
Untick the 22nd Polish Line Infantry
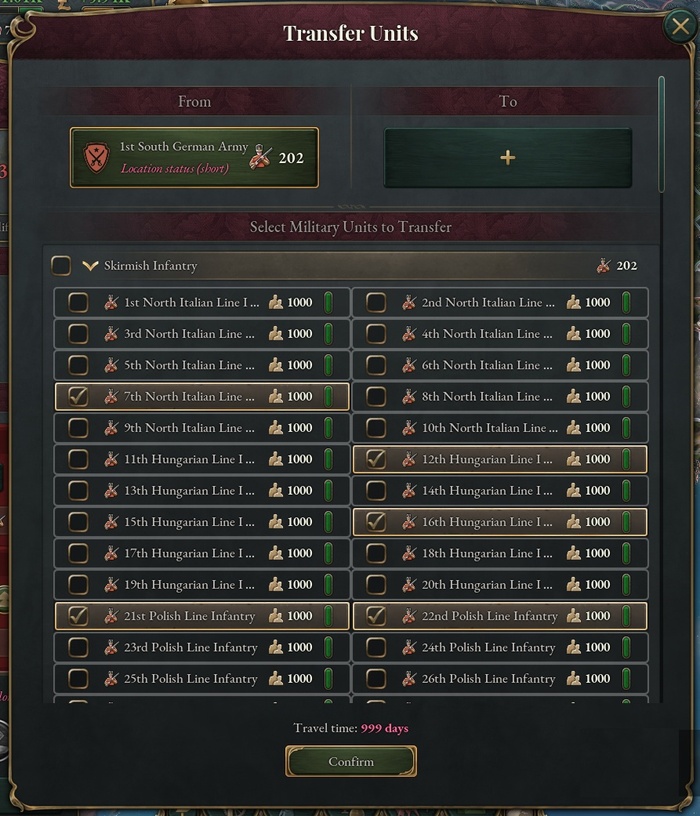point(376,616)
